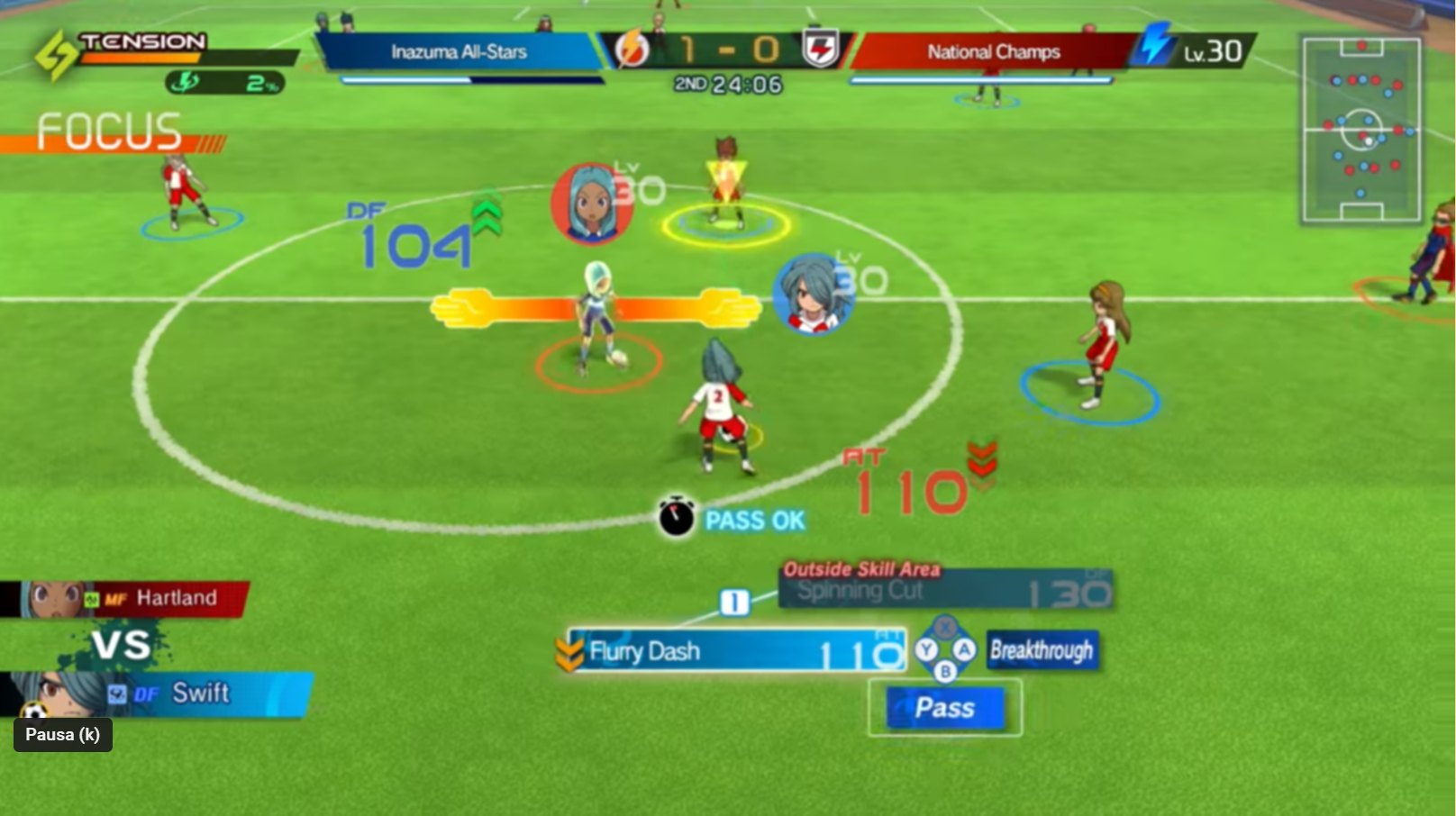Switch to the National Champs team banner

pos(989,52)
